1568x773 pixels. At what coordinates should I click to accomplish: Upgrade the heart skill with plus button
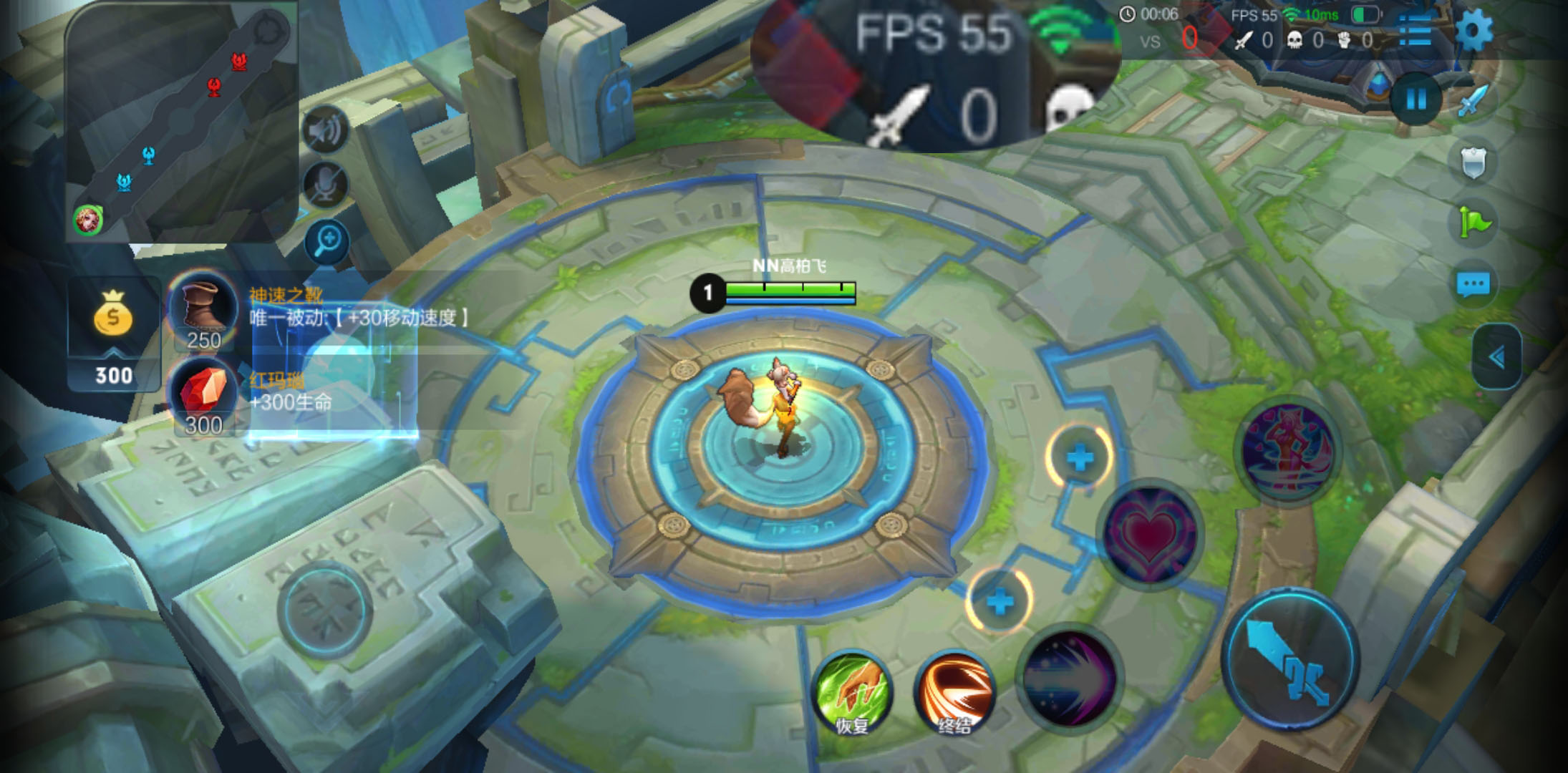point(1080,457)
